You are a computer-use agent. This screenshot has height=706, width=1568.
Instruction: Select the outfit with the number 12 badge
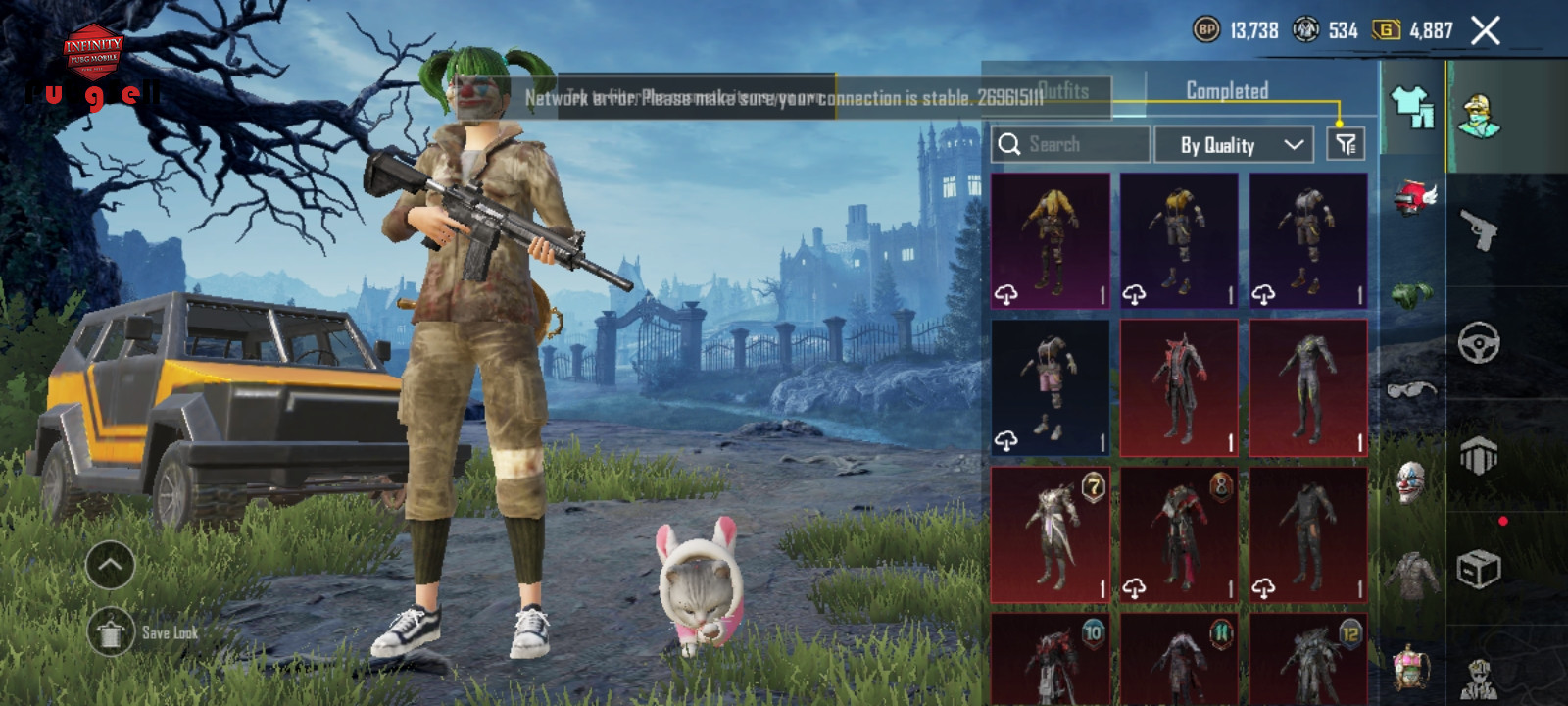coord(1308,659)
